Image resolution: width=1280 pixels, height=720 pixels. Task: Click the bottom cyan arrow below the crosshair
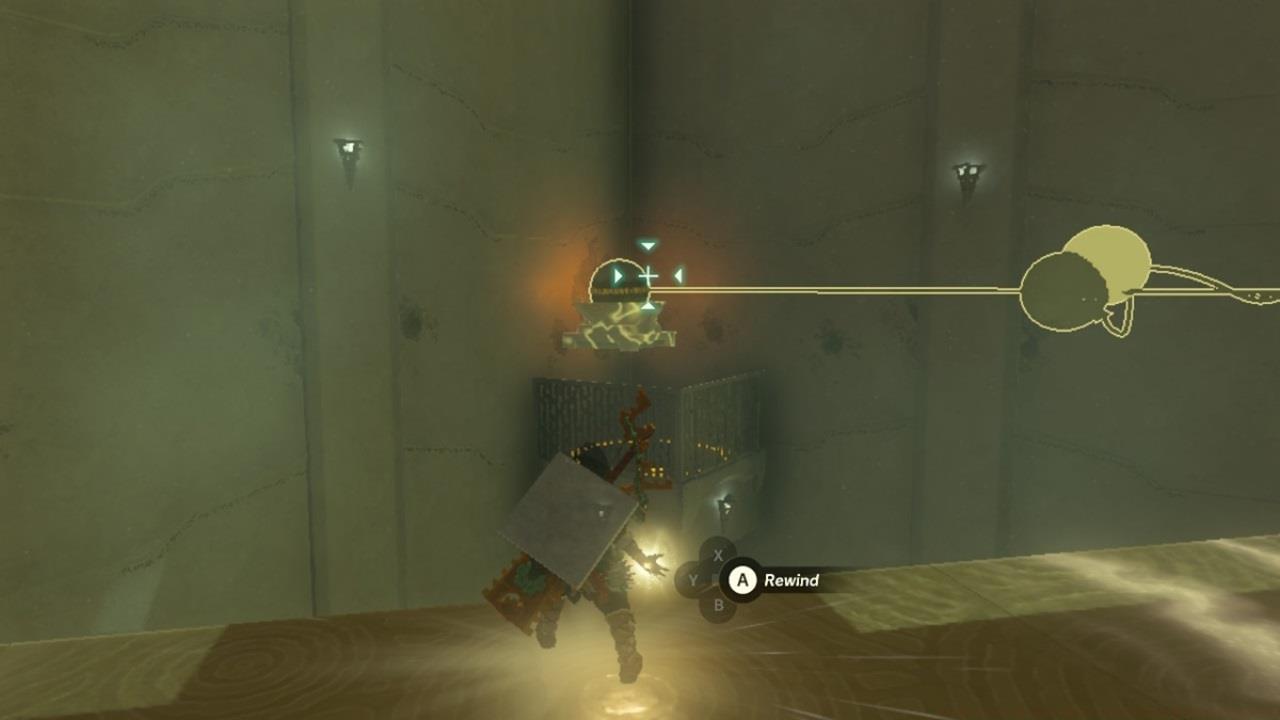pyautogui.click(x=650, y=308)
